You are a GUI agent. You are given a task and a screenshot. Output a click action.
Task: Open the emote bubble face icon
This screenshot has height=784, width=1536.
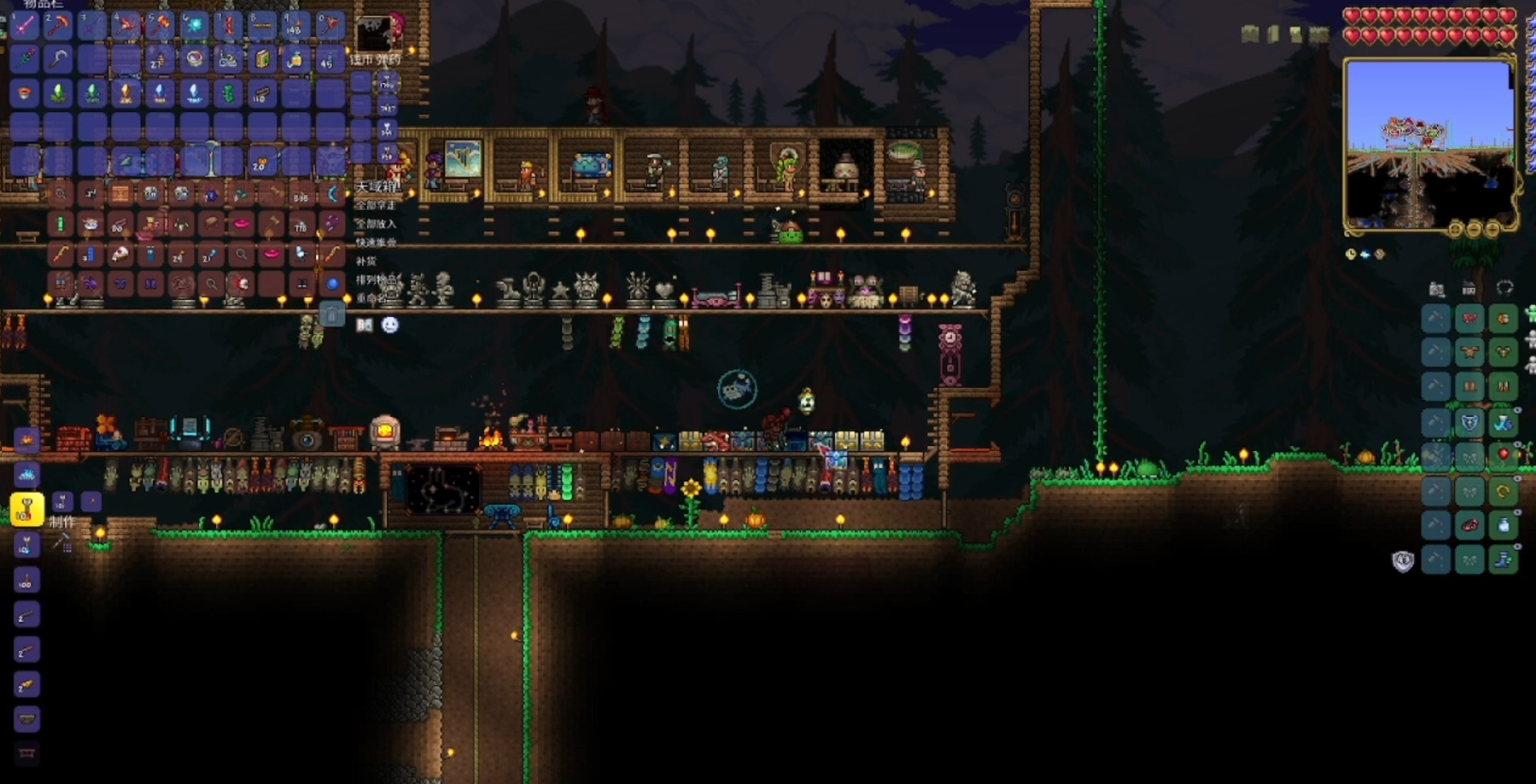[390, 325]
